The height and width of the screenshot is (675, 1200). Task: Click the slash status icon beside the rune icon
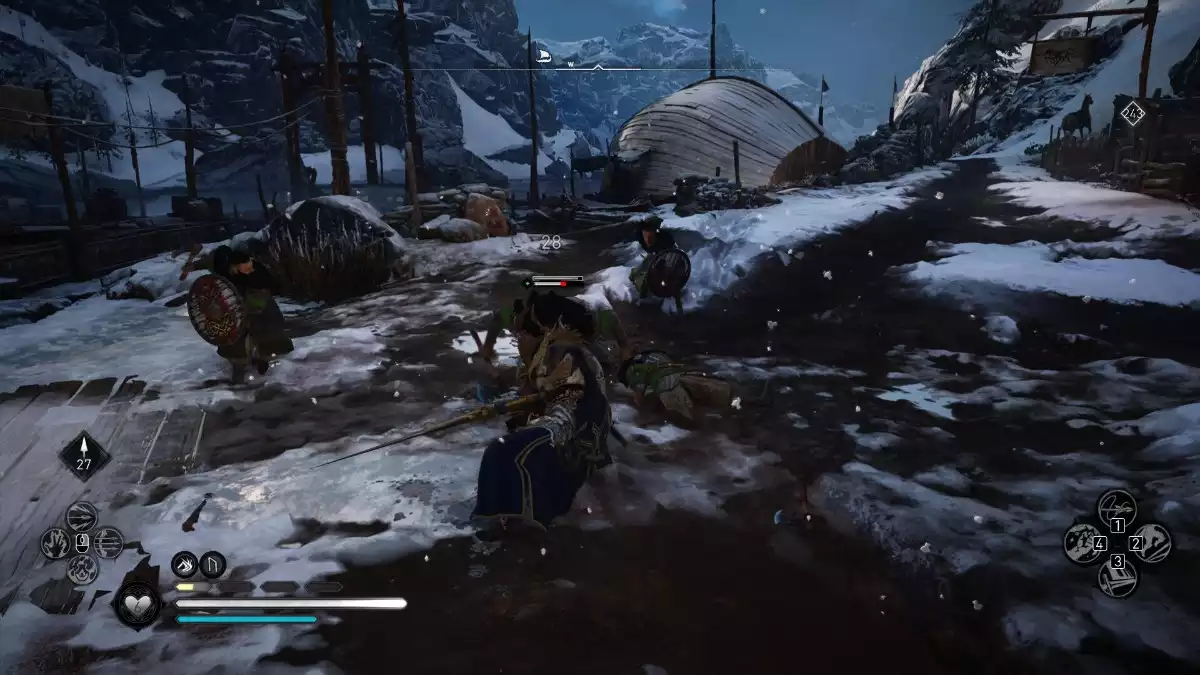tap(184, 565)
